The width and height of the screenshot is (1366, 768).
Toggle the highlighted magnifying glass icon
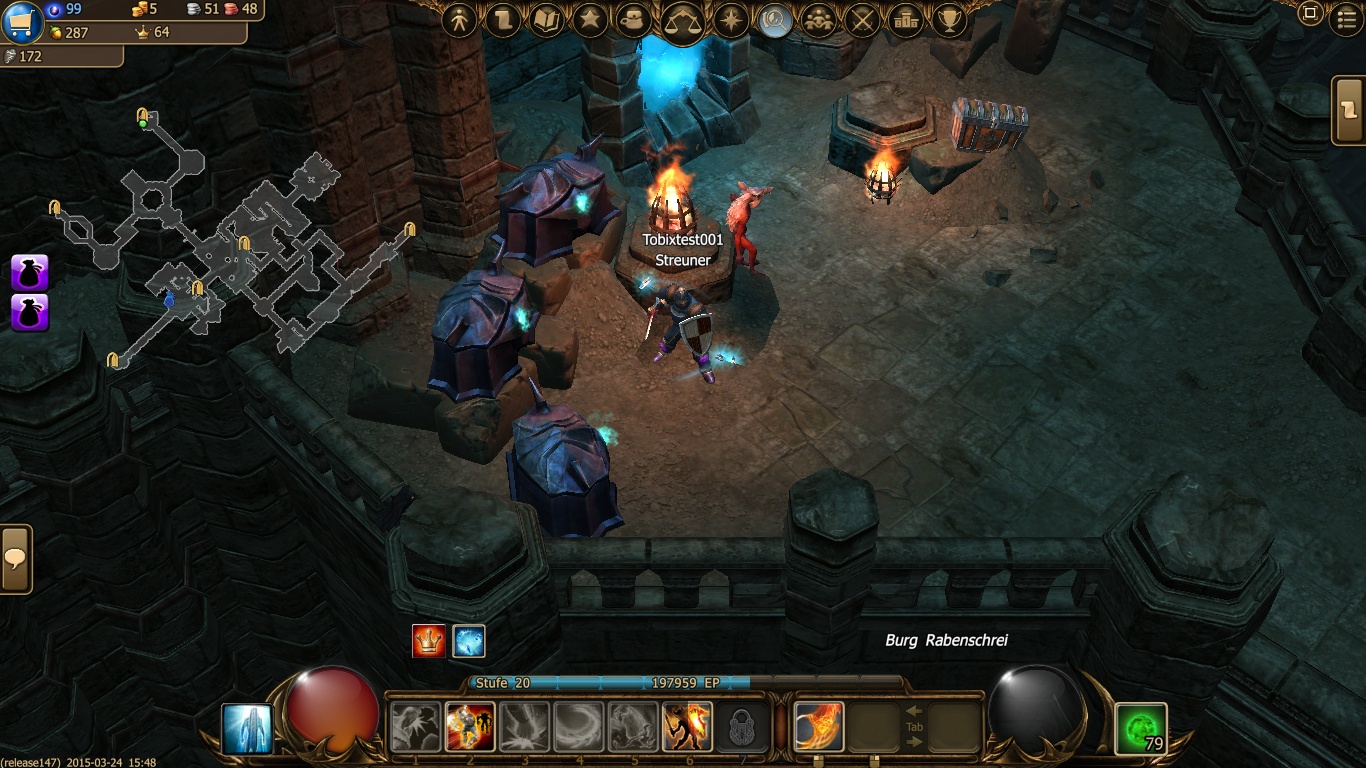tap(775, 20)
